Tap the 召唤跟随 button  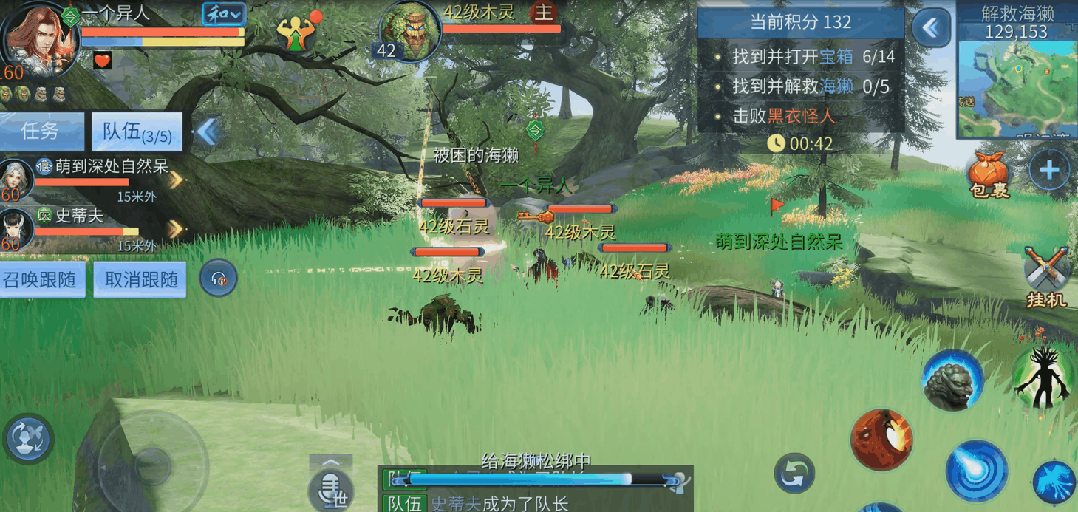pos(43,279)
